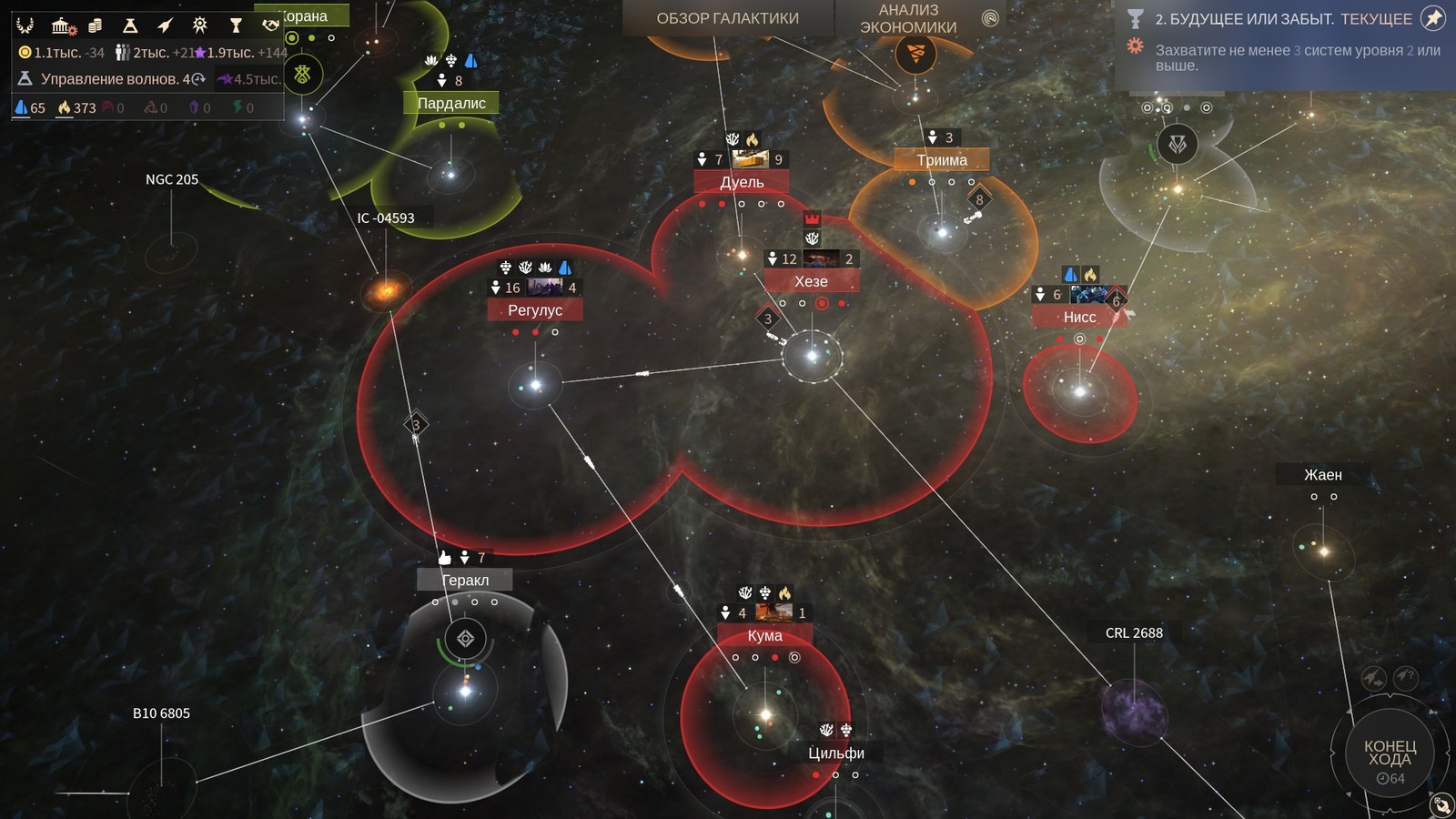Click the ship with arrow fleet button
This screenshot has height=819, width=1456.
[1373, 678]
